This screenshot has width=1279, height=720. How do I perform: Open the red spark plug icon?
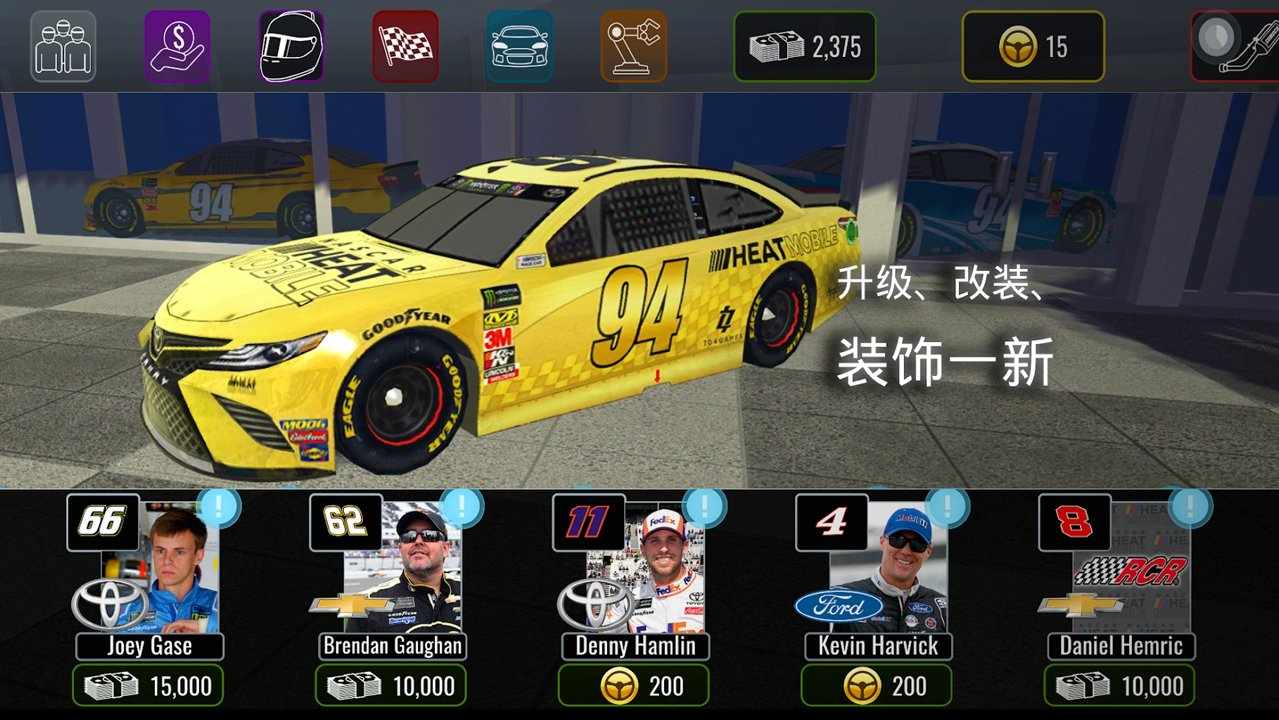click(x=1236, y=46)
